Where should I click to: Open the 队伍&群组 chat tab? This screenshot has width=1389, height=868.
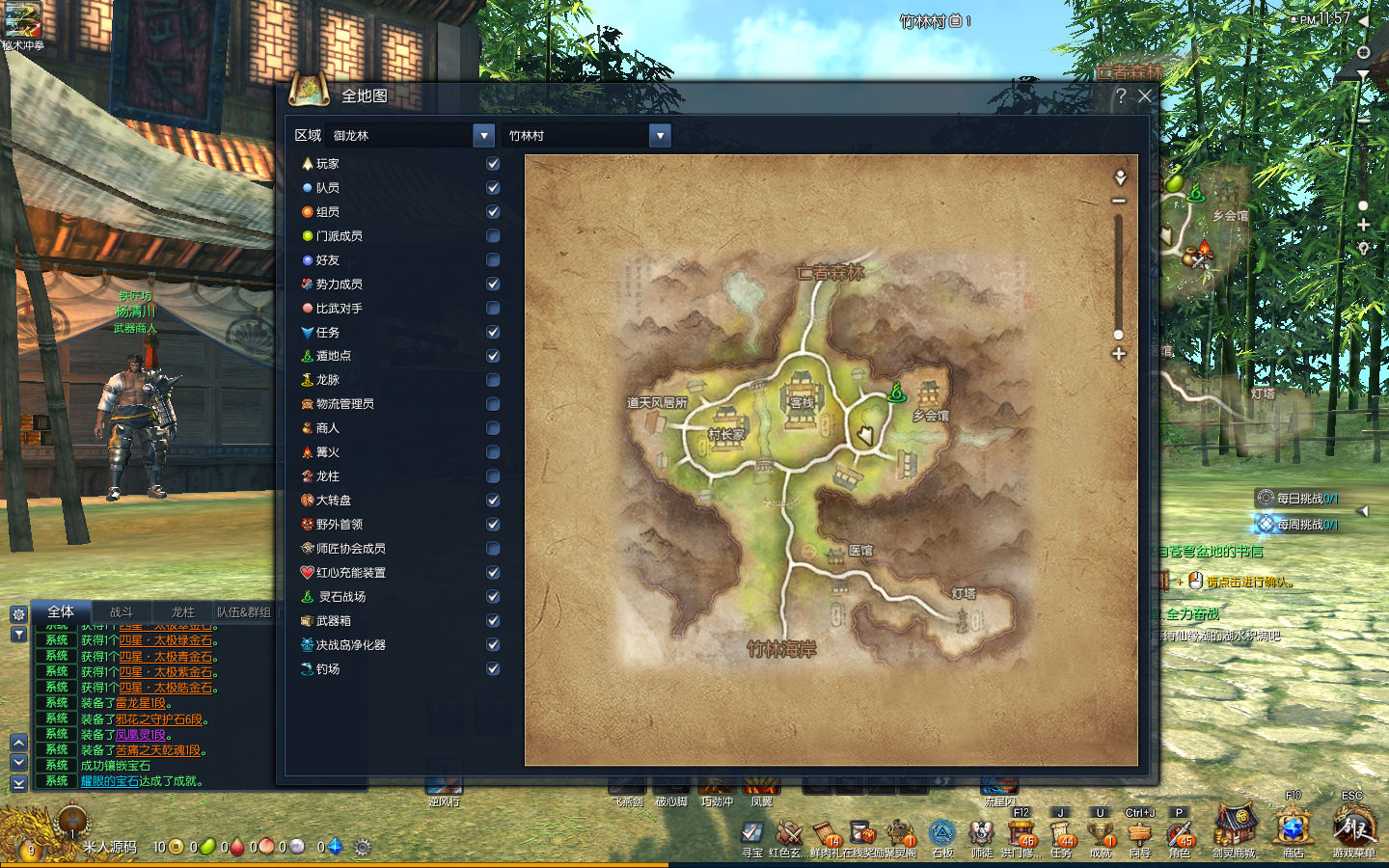(243, 611)
